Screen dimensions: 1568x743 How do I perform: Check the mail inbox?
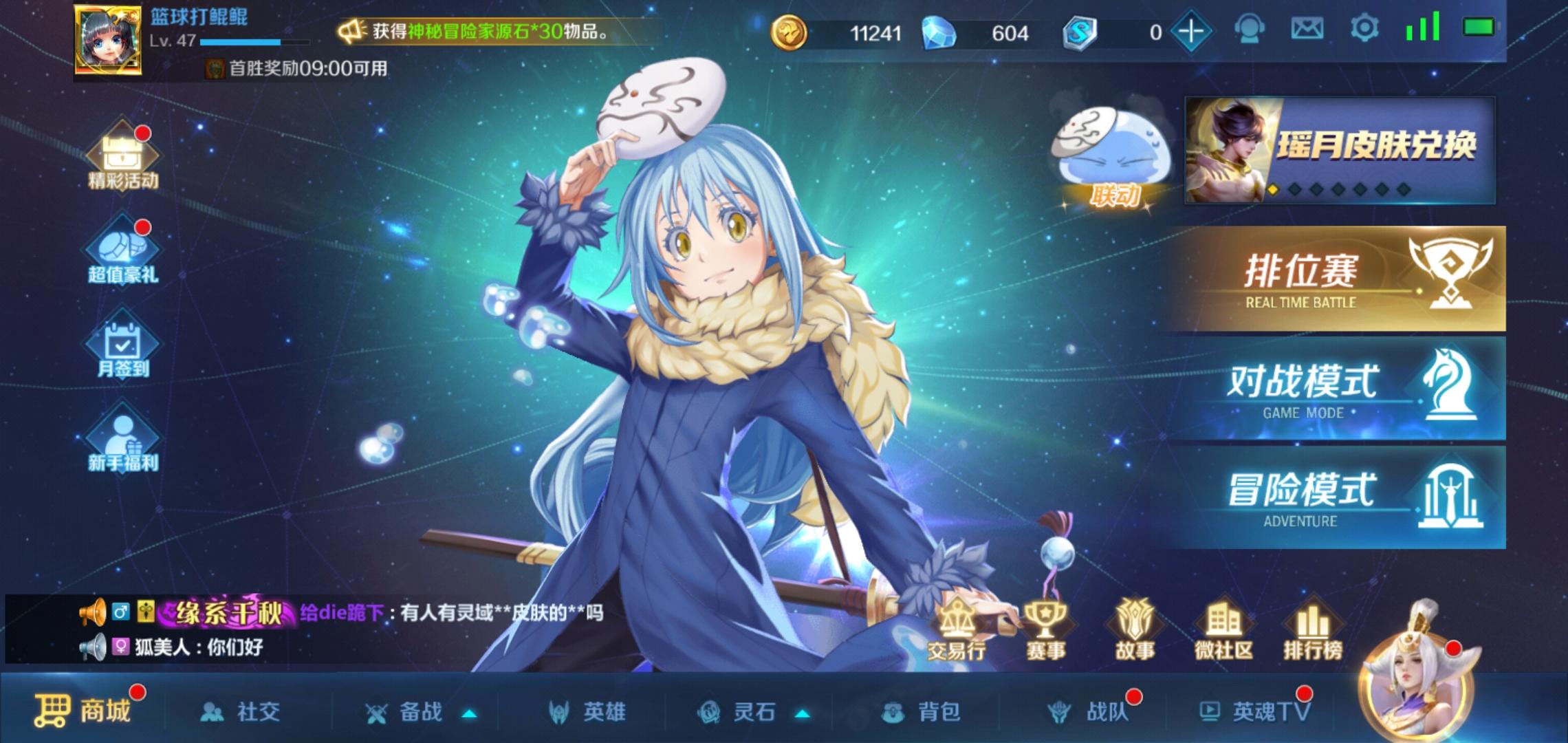coord(1307,30)
